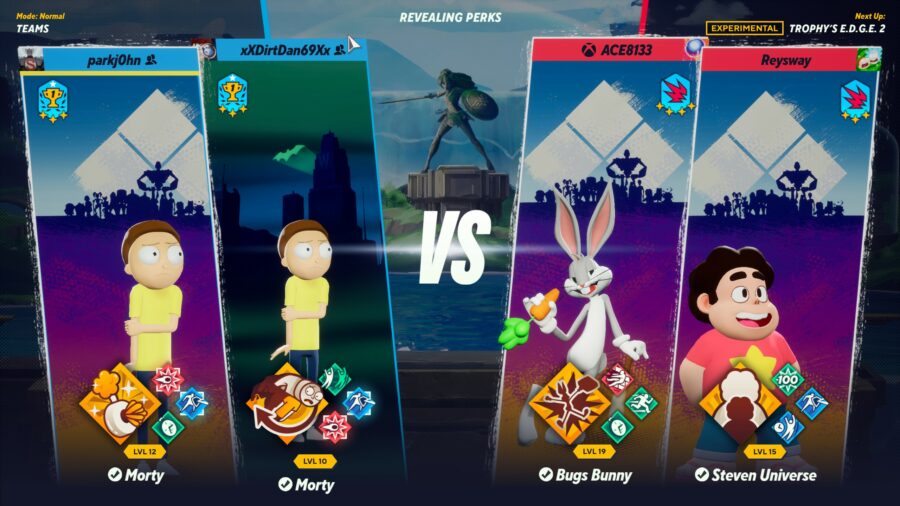Click the Experimental tag beside Trophy's E.D.G.E. 2
This screenshot has height=506, width=900.
[744, 28]
